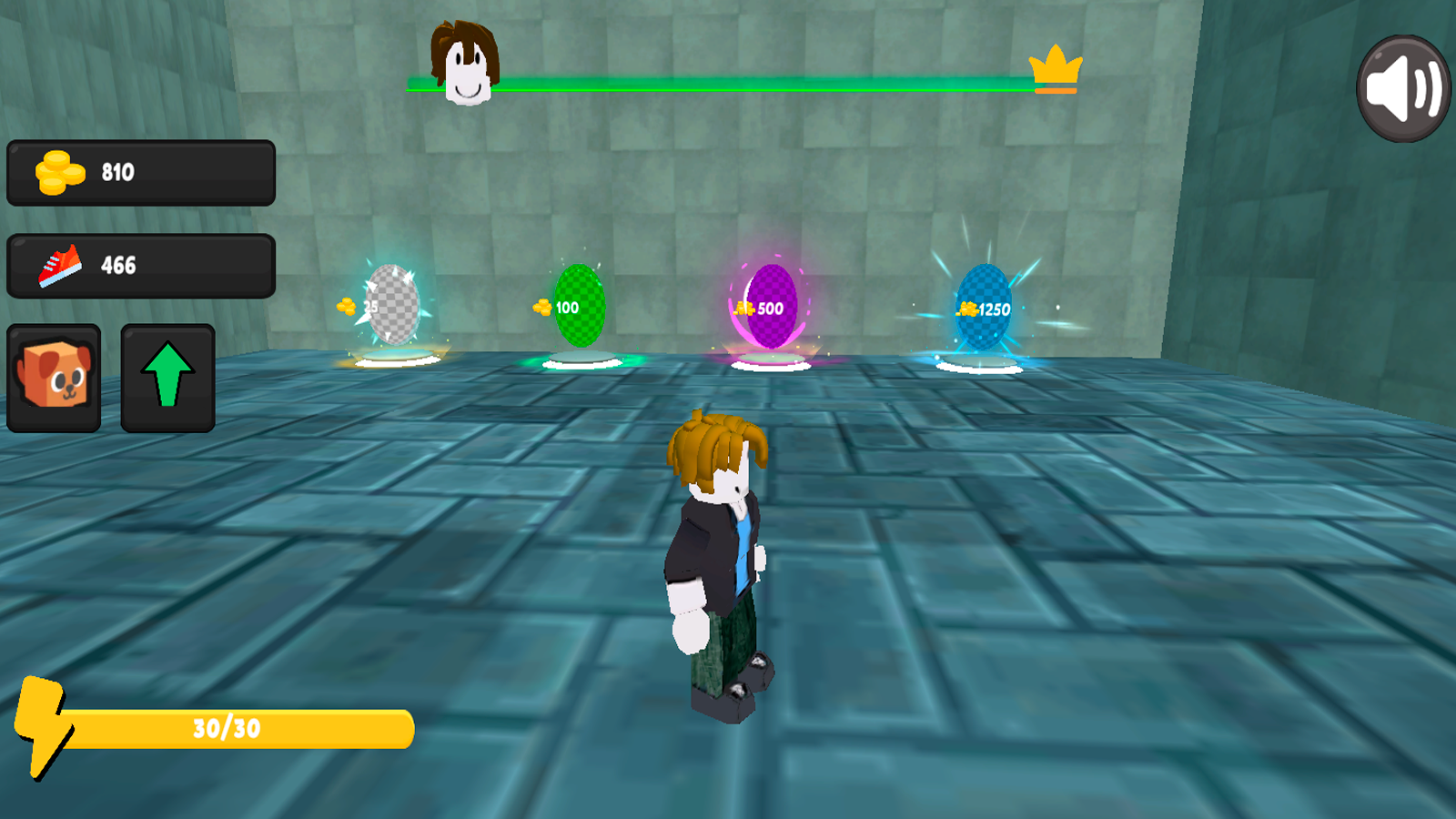Click the green upgrade arrow icon
Viewport: 1456px width, 819px height.
(167, 376)
